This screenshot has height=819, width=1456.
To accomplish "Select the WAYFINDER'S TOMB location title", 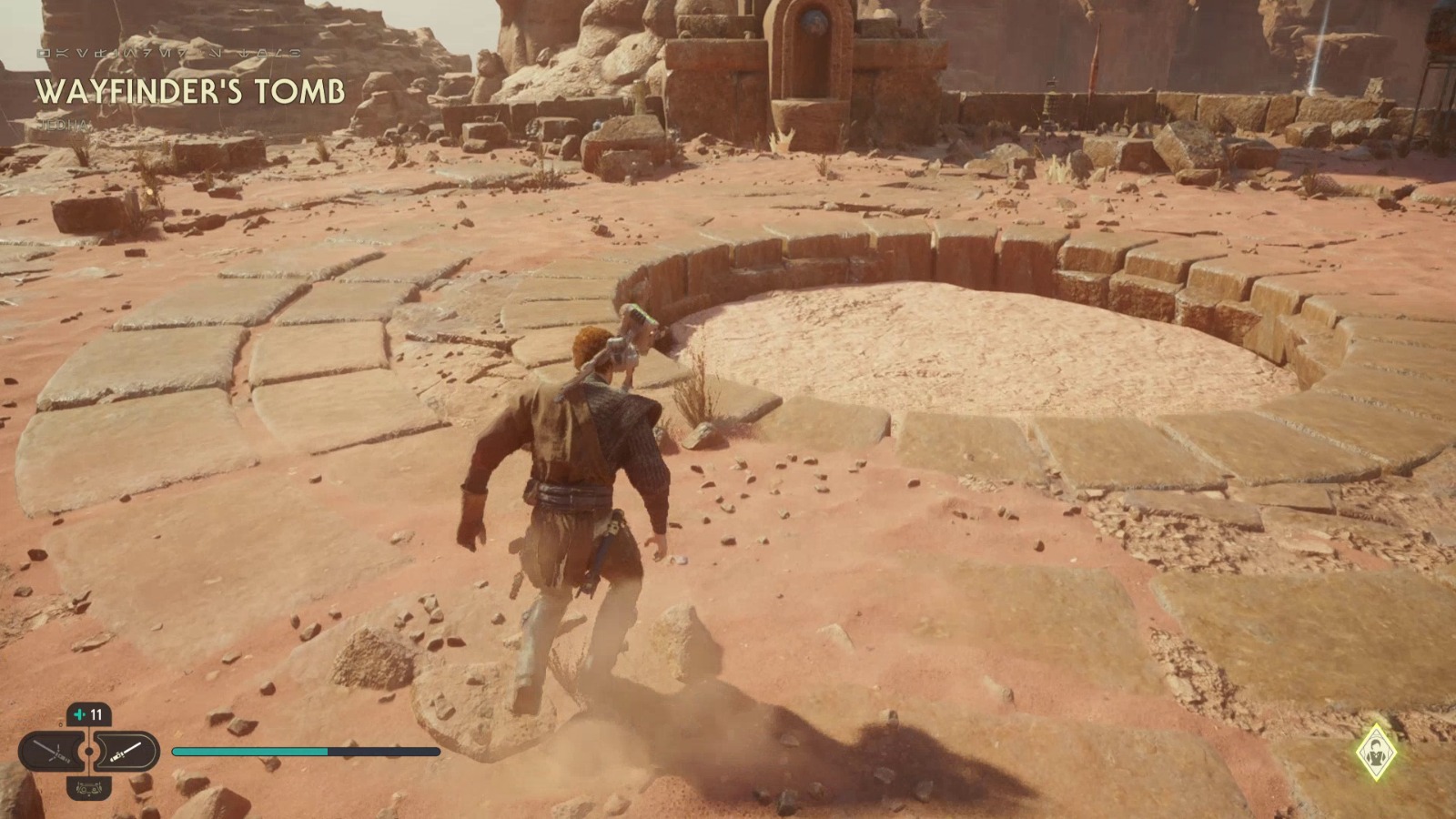I will pos(191,90).
